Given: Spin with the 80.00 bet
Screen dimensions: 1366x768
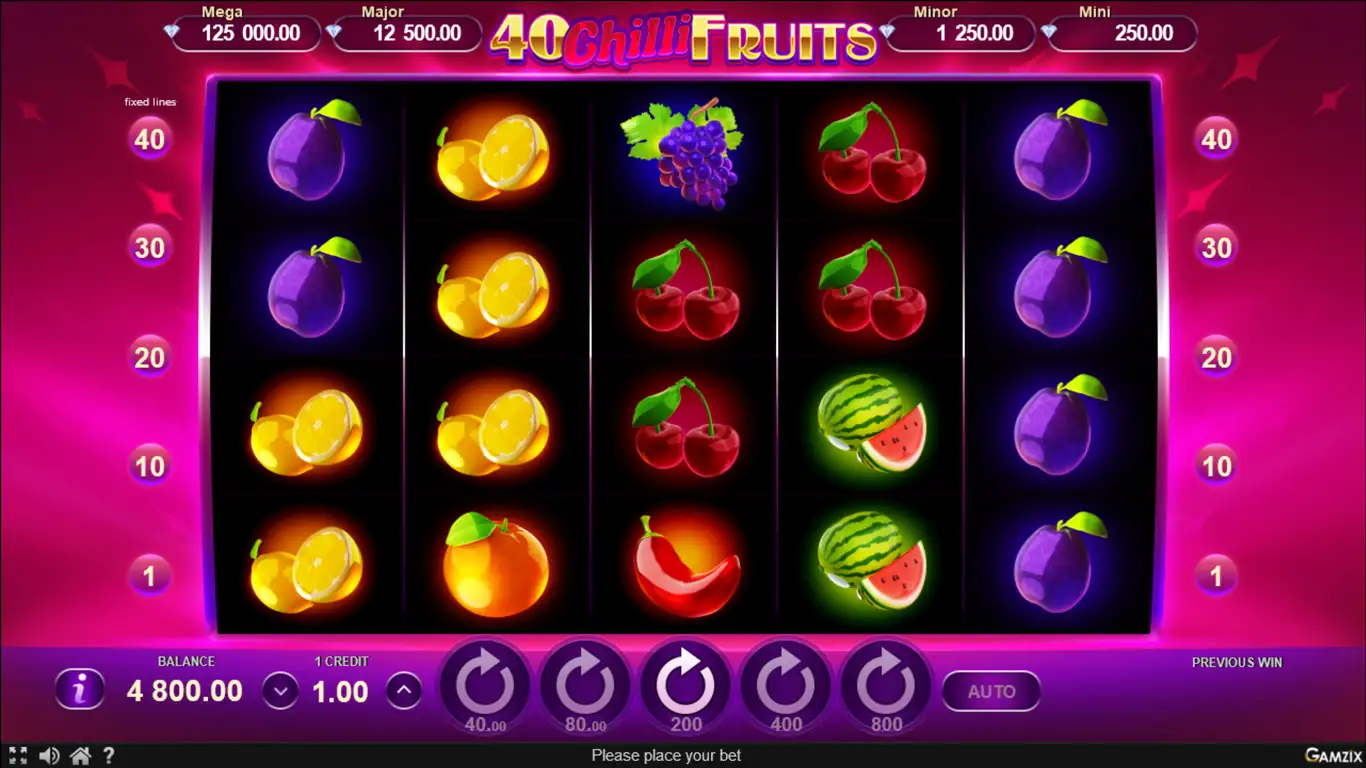Looking at the screenshot, I should coord(585,687).
